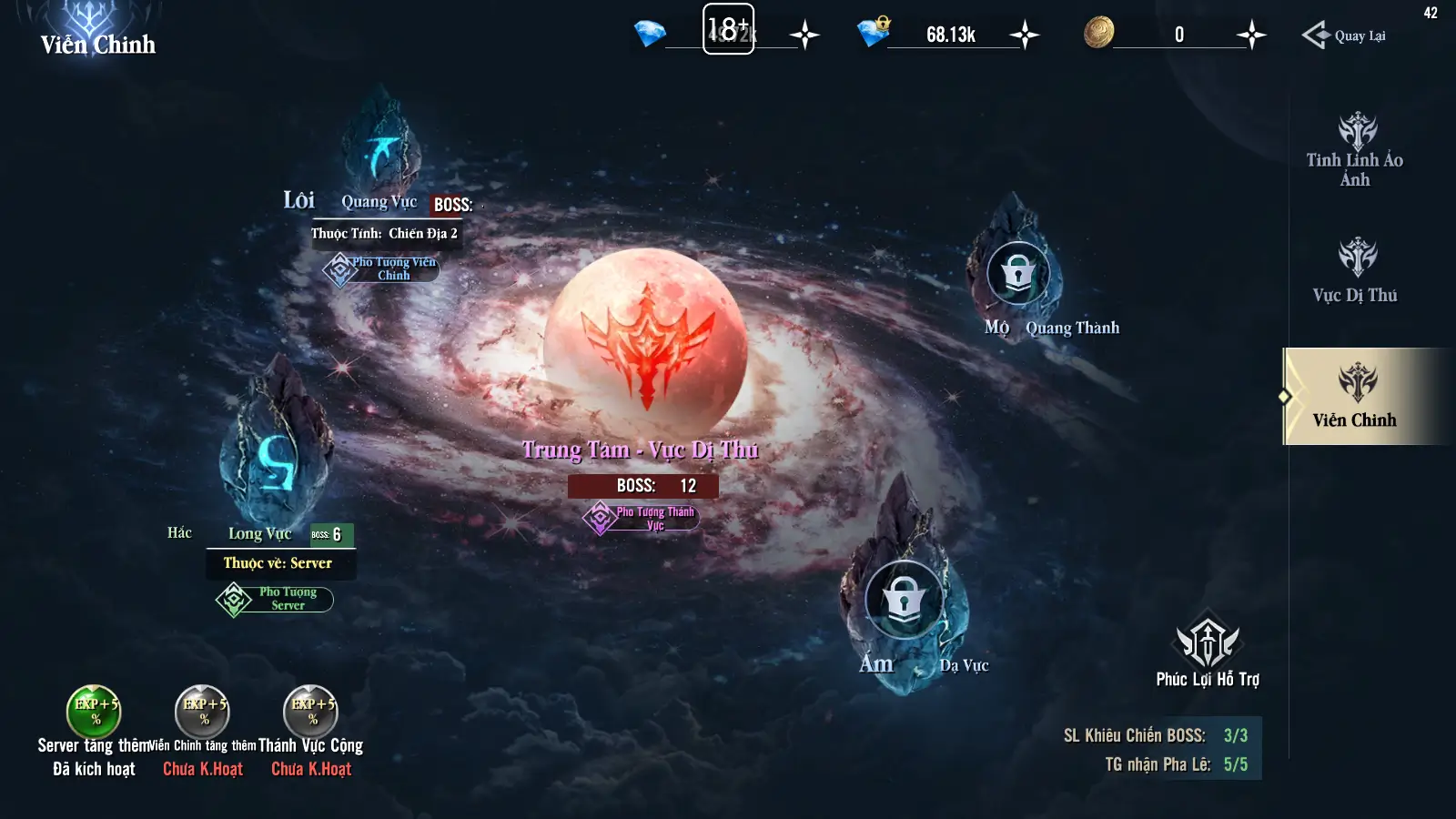Switch to Tinh Linh Ảo Ảnh tab
The height and width of the screenshot is (819, 1456).
[1354, 150]
